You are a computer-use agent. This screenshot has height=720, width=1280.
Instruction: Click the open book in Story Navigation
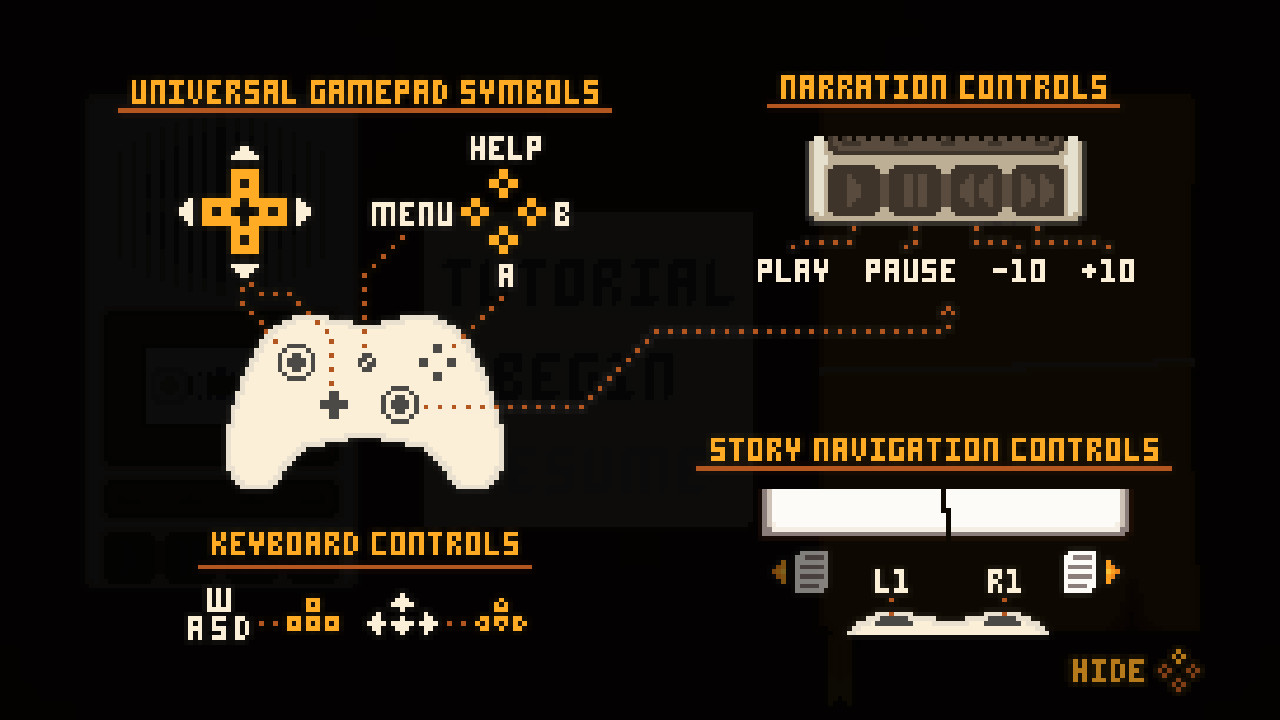pos(947,512)
